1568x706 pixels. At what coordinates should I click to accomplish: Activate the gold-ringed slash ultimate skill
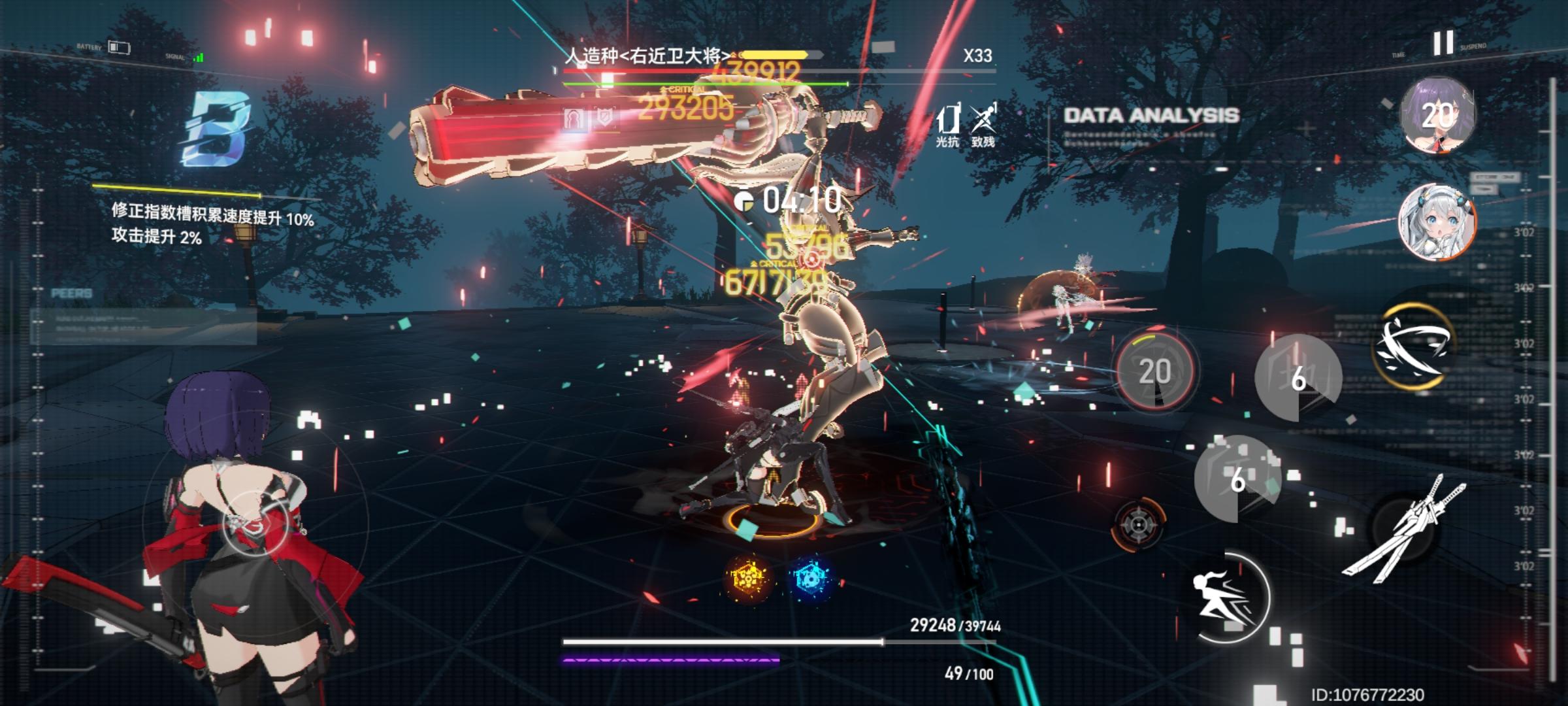[1413, 346]
